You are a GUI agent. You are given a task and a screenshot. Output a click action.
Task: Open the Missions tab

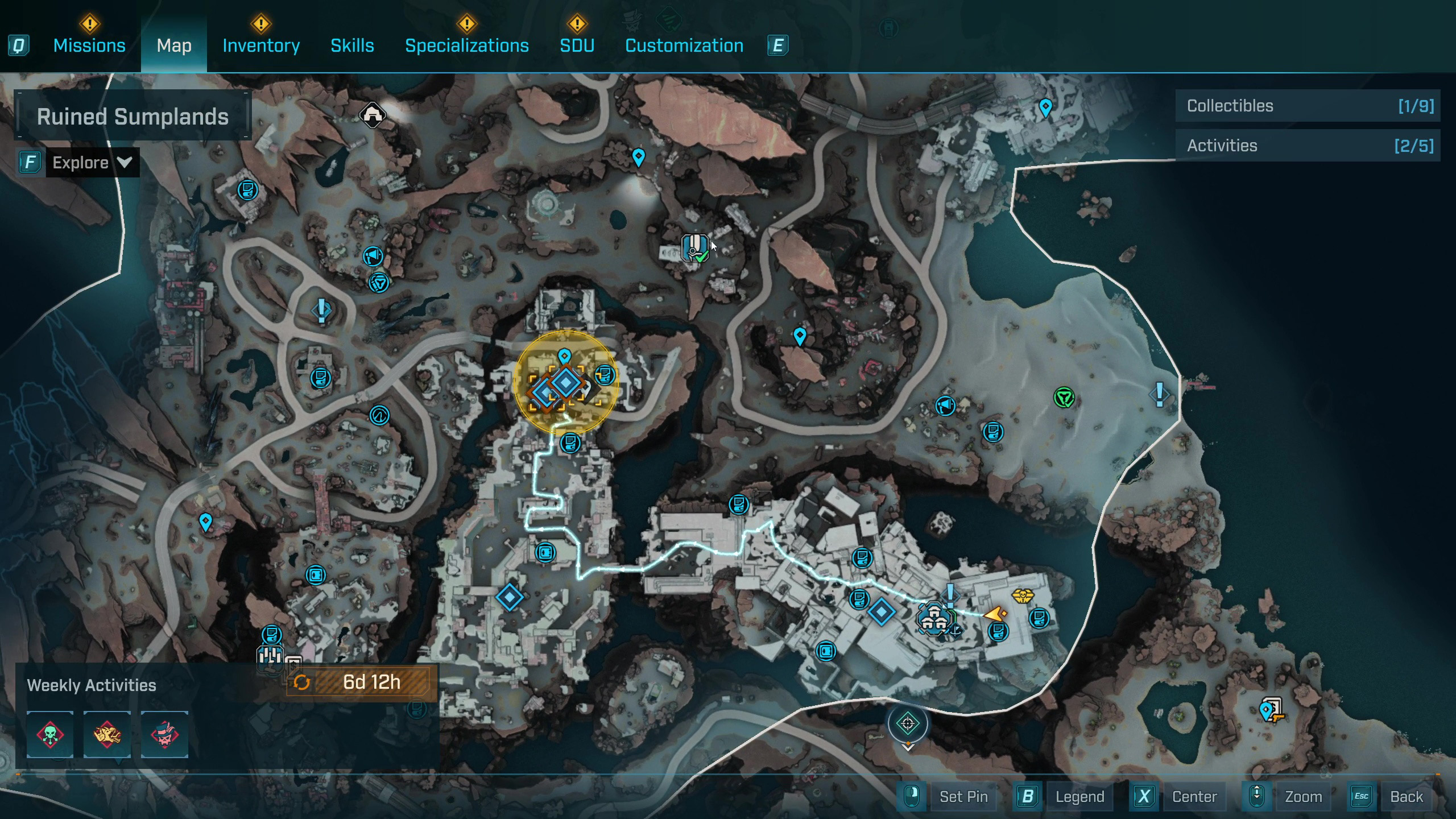89,45
